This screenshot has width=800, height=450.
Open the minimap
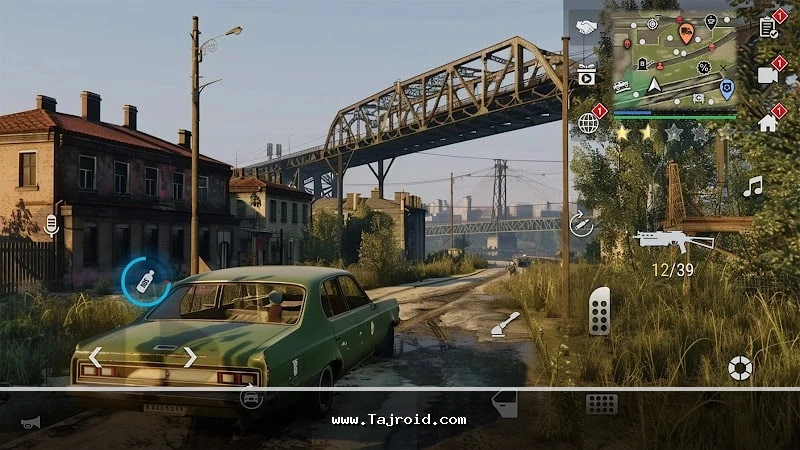[672, 59]
